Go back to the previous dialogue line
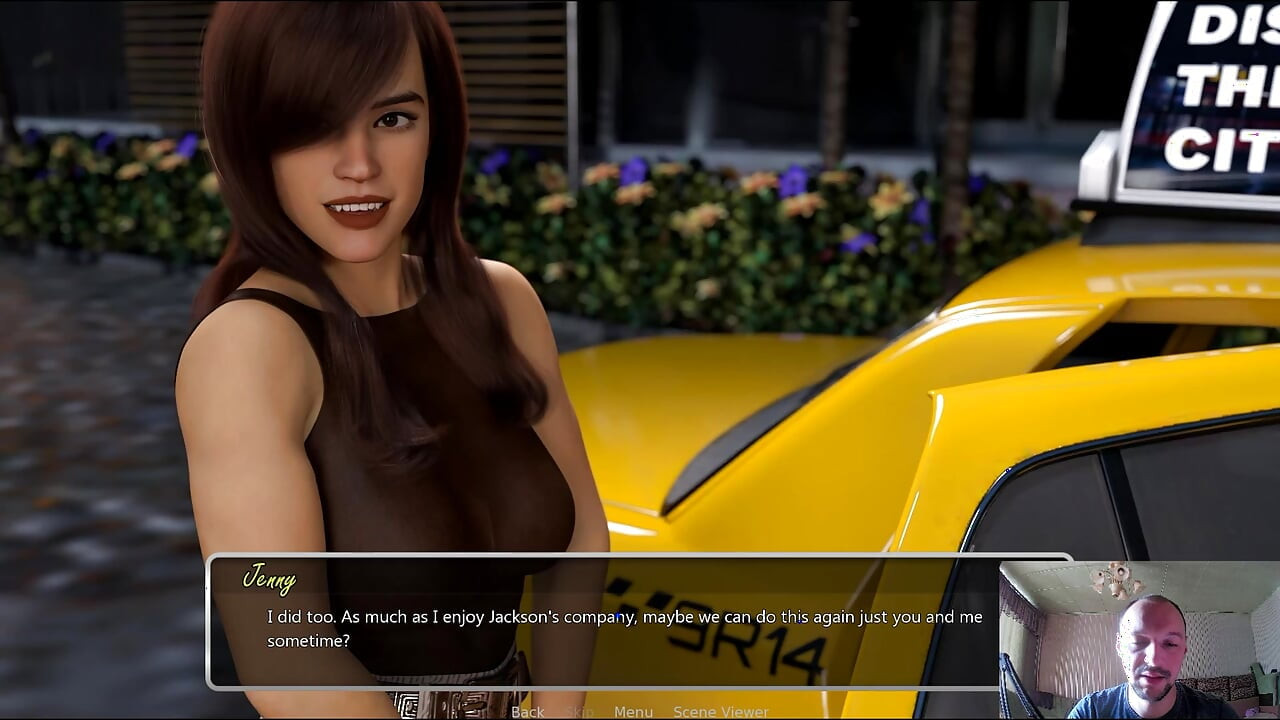 point(527,711)
